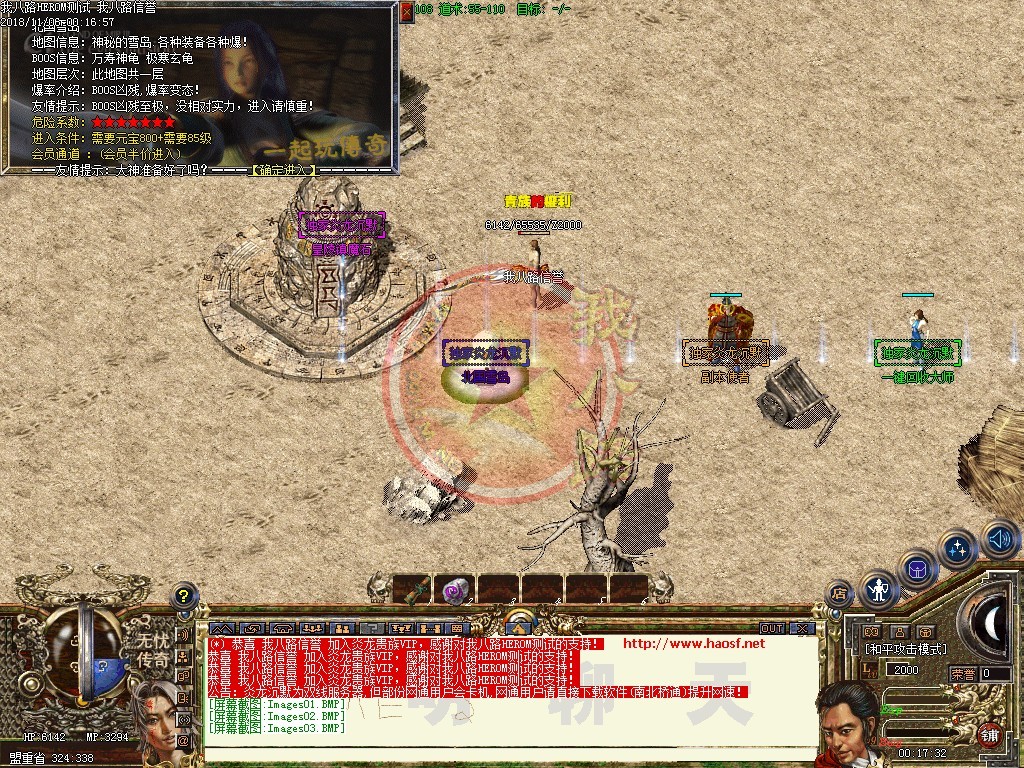
Task: Close the map info dialog with red X
Action: [x=407, y=12]
